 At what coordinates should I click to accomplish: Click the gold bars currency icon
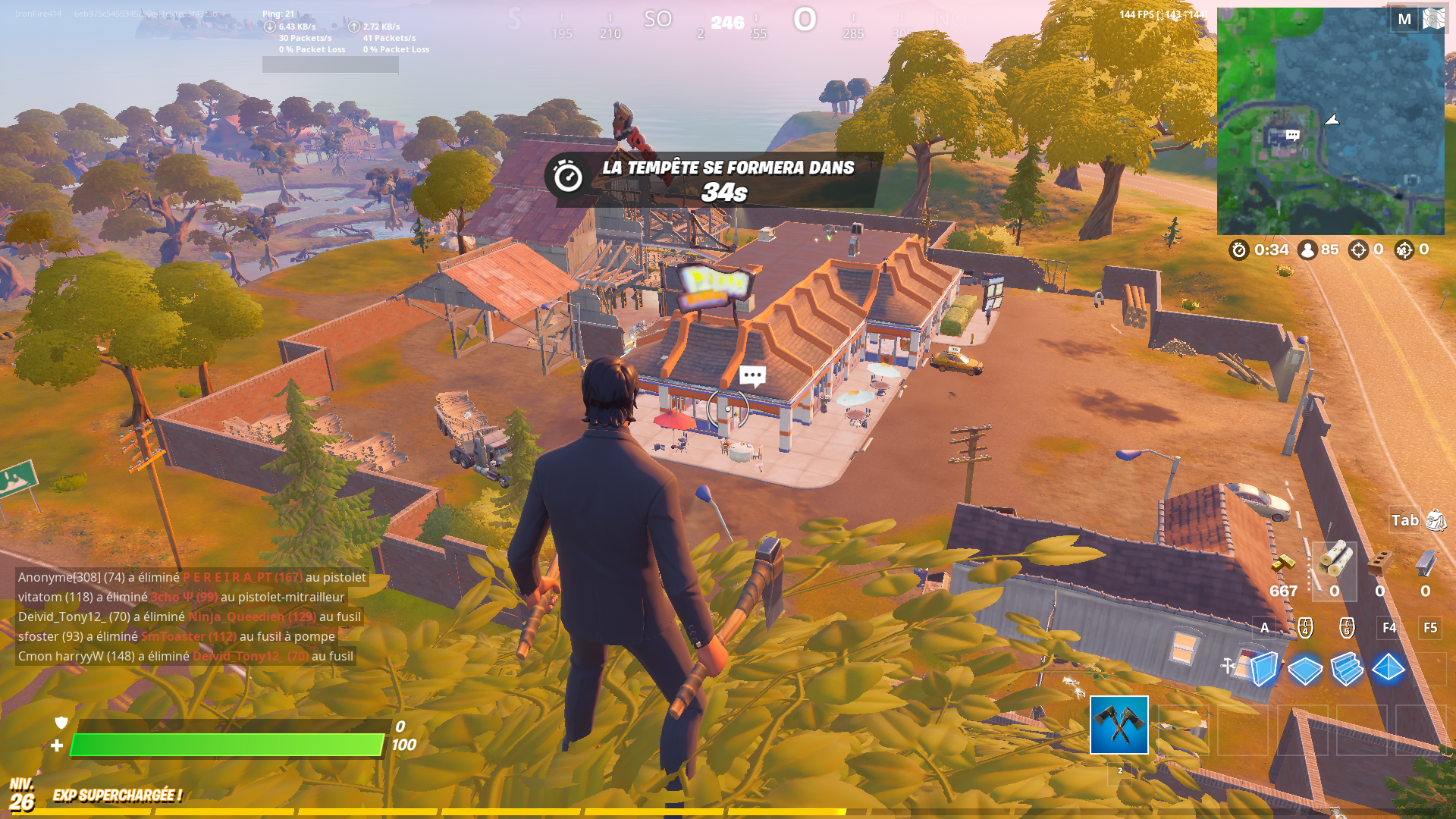click(1282, 563)
